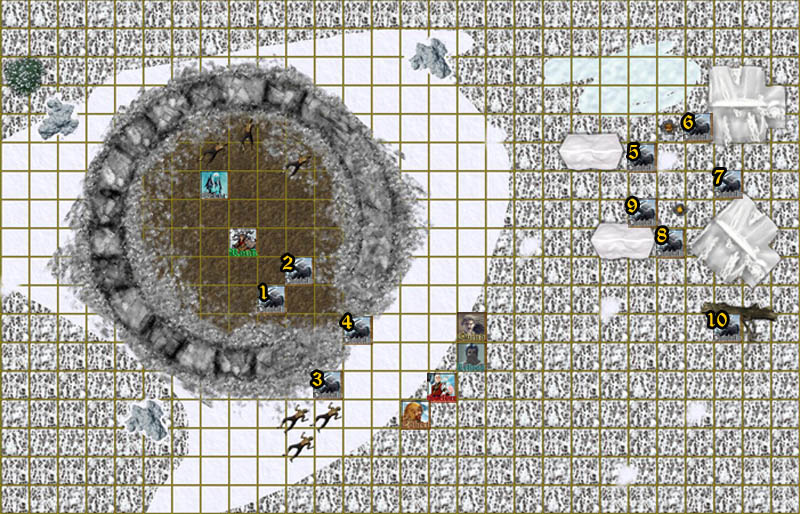This screenshot has width=800, height=514.
Task: Select enemy token number 9
Action: point(642,212)
